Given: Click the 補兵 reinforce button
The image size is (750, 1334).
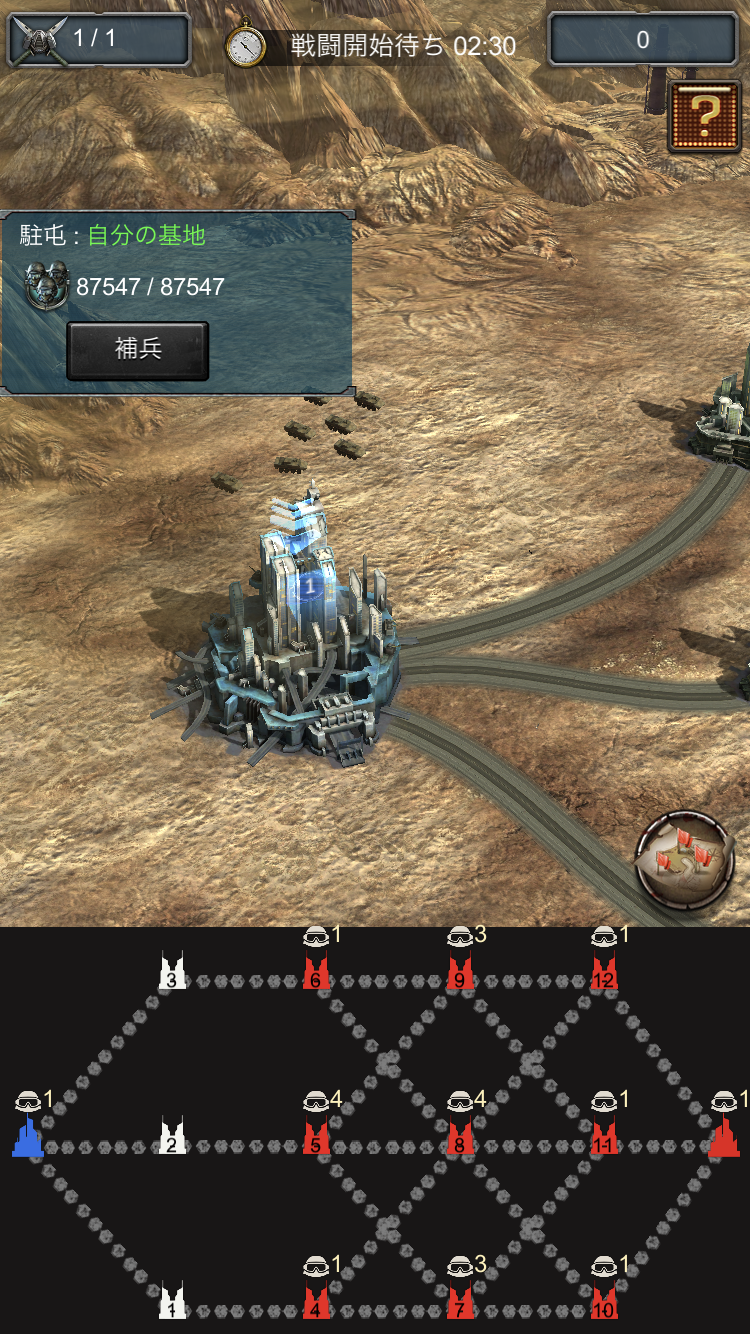Looking at the screenshot, I should [138, 350].
